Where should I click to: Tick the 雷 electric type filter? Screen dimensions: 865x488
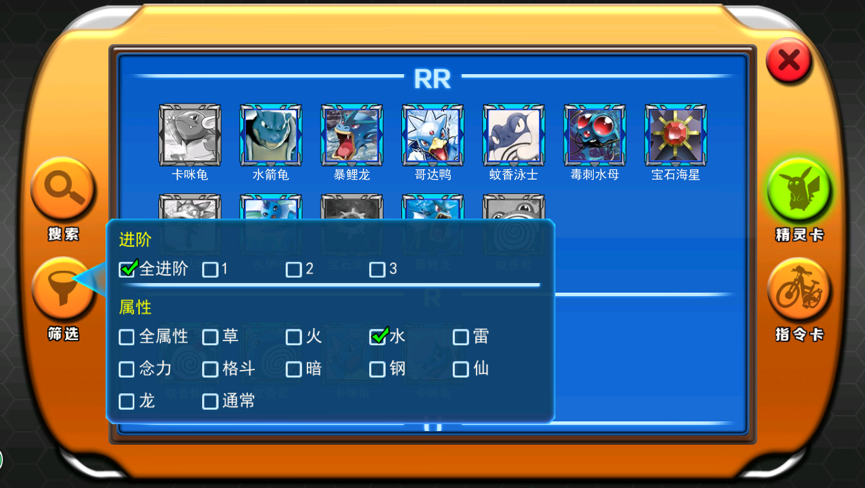461,337
